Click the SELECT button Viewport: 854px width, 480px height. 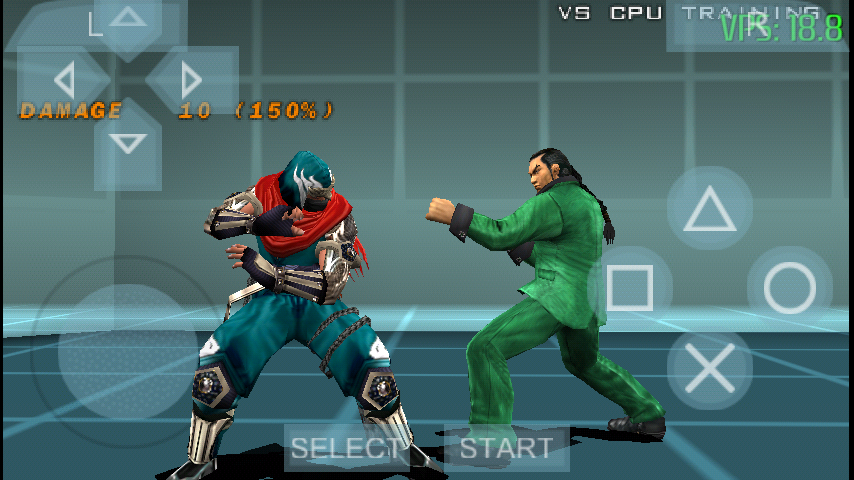point(346,448)
